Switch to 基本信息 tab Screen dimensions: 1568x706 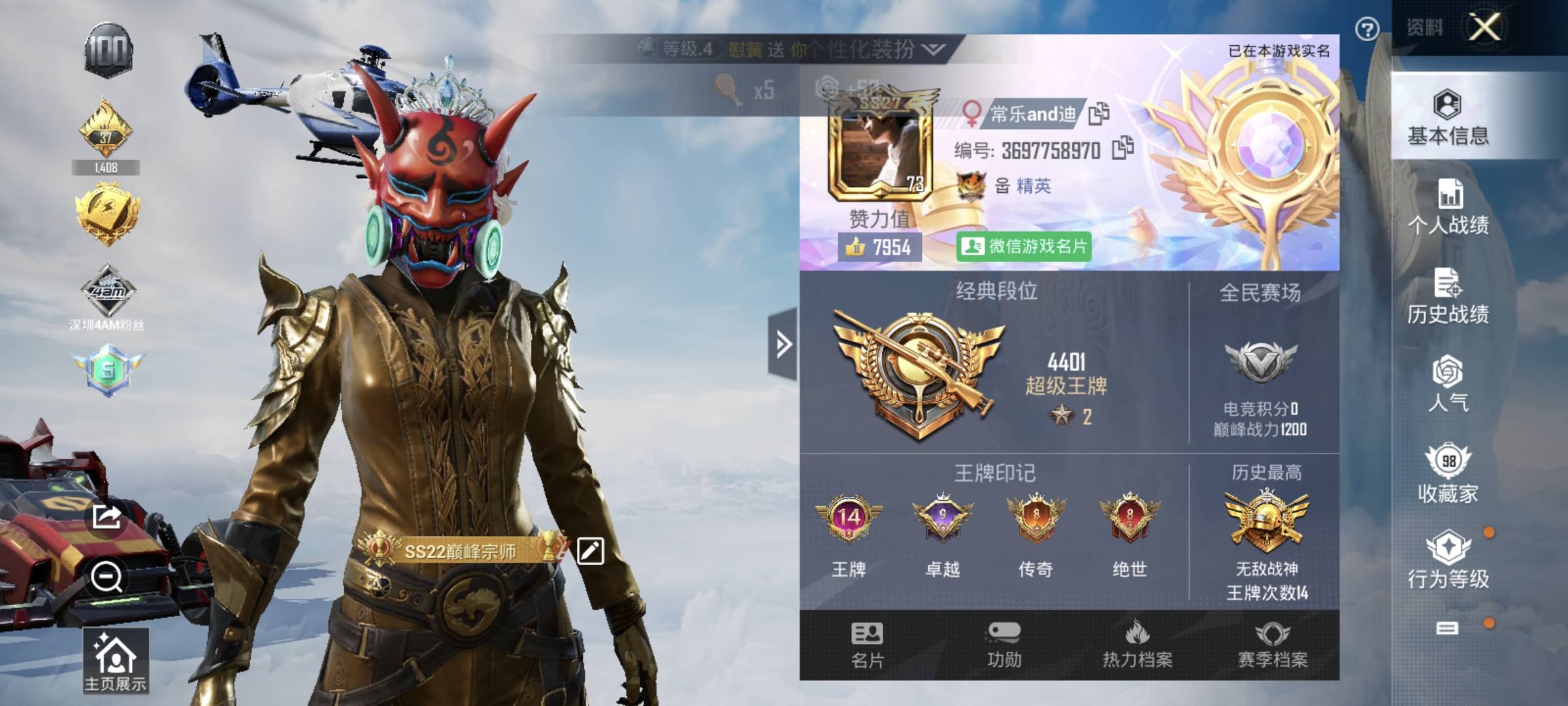[x=1448, y=118]
